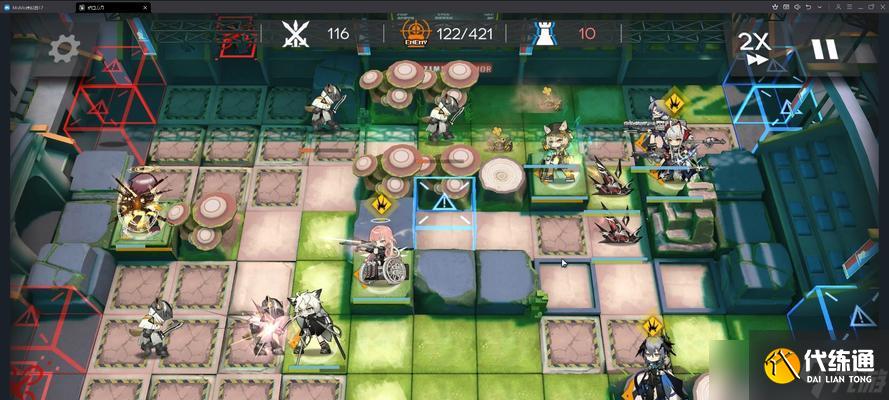Image resolution: width=889 pixels, height=400 pixels.
Task: Pause the battle
Action: point(824,48)
